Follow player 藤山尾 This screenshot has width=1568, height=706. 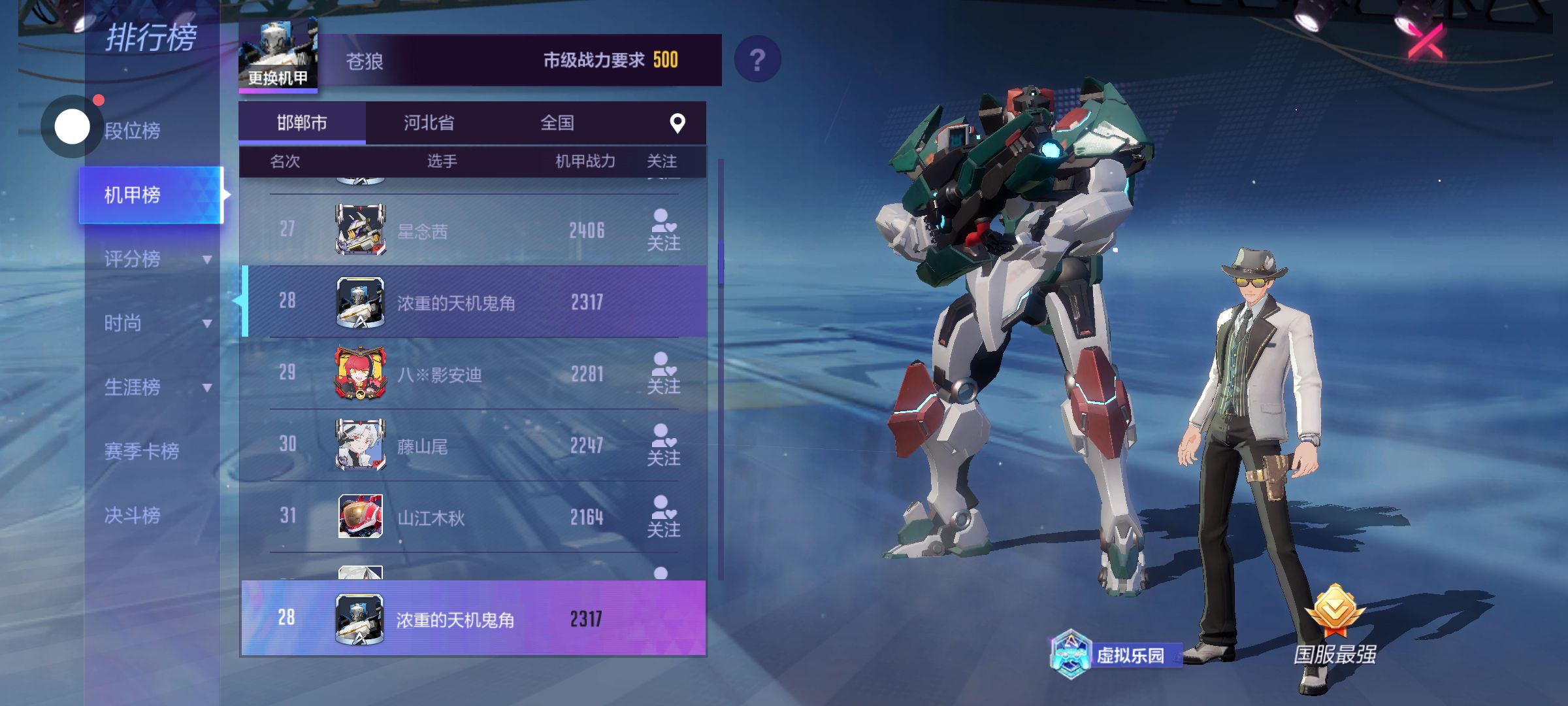click(663, 445)
